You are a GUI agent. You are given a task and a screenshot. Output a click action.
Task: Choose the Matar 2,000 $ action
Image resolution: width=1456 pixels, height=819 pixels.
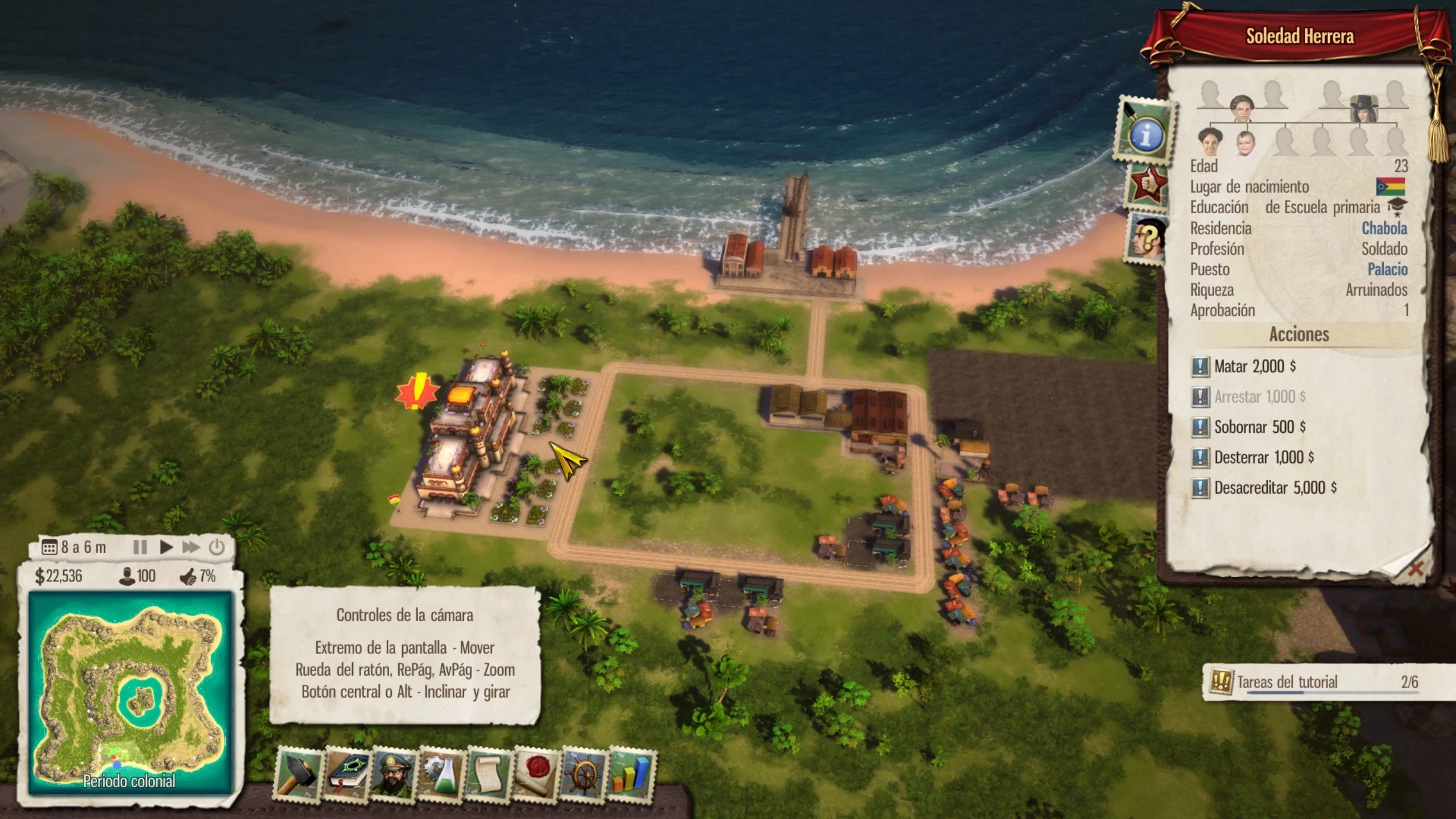point(1254,366)
